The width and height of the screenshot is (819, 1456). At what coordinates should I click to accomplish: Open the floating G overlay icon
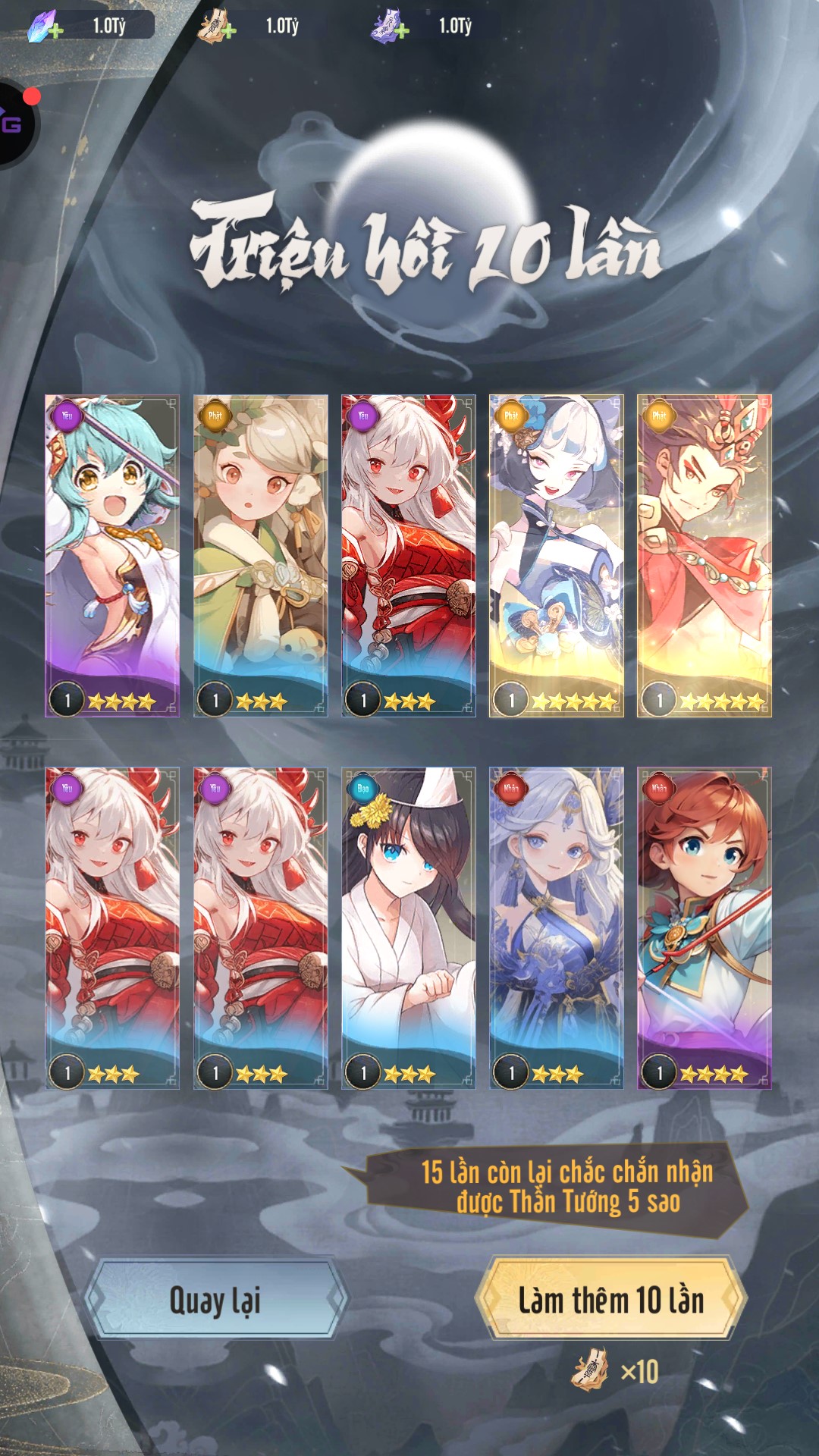tap(14, 124)
